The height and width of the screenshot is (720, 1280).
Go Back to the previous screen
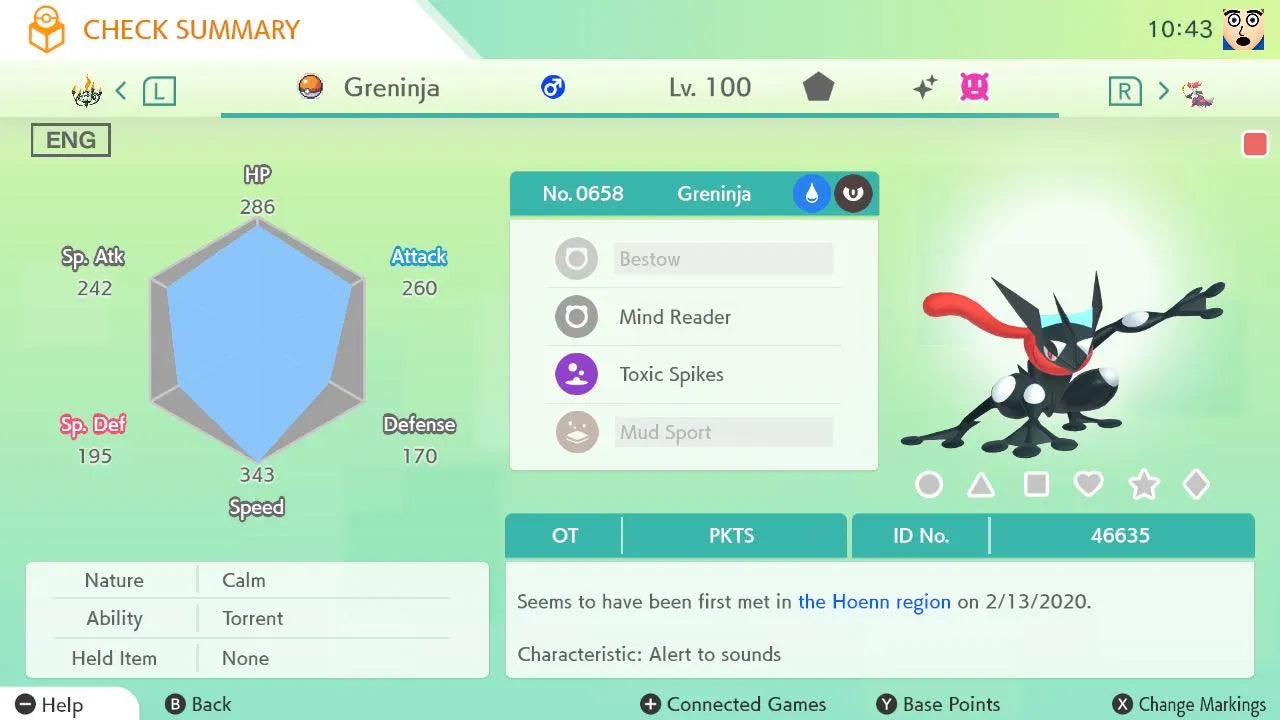pos(199,705)
